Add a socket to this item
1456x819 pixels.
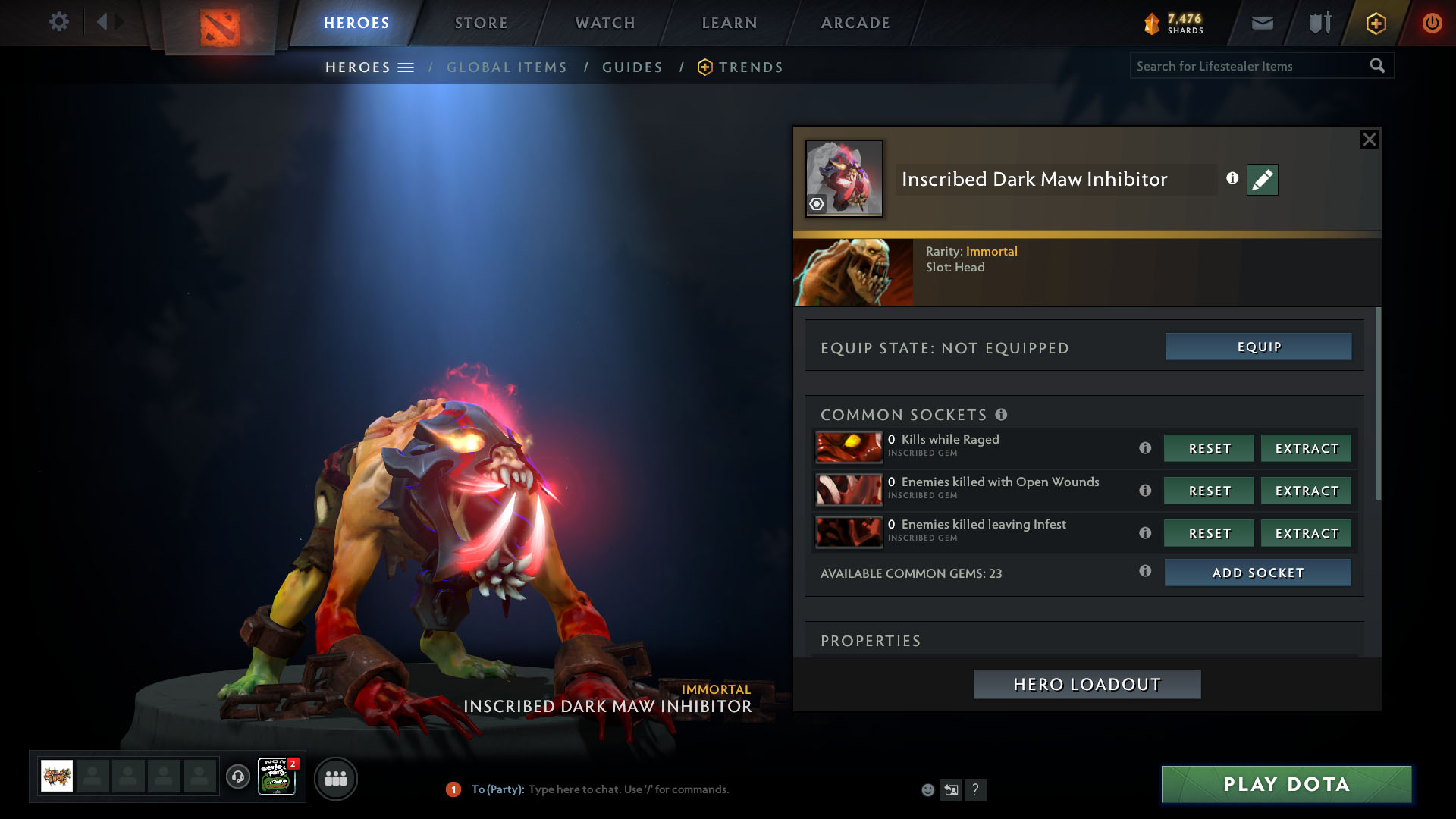coord(1257,573)
